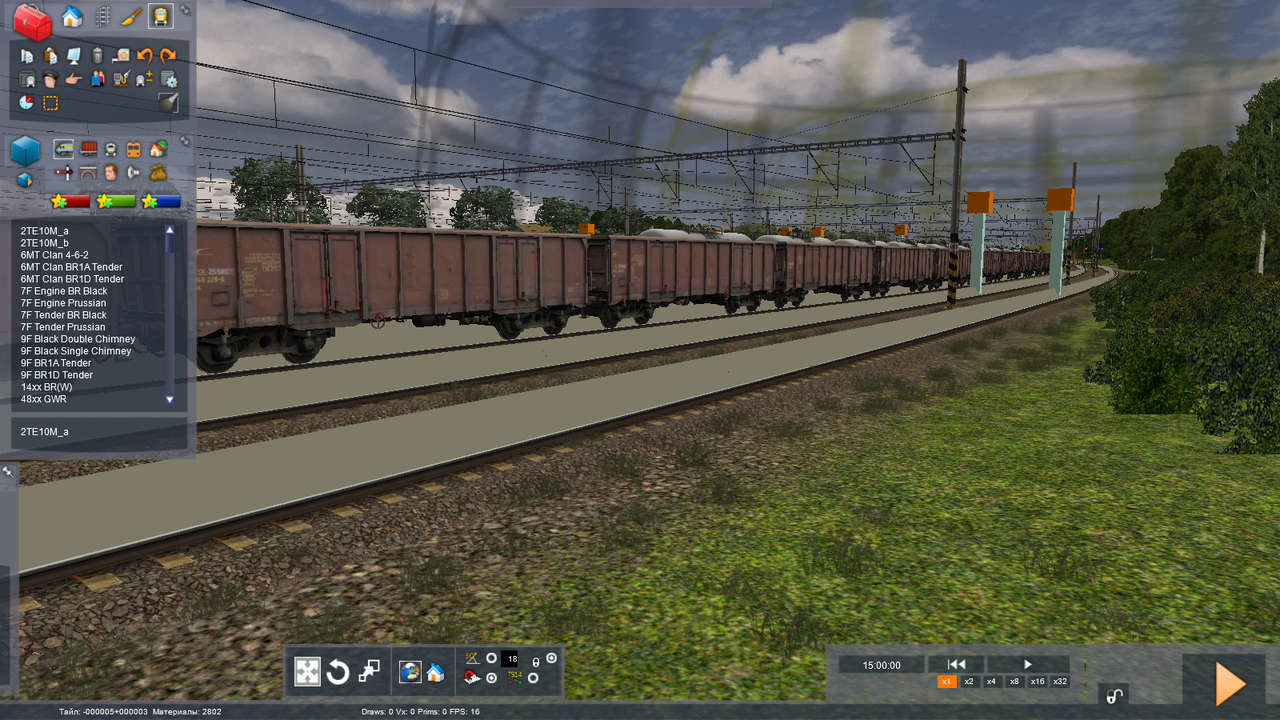This screenshot has height=720, width=1280.
Task: Choose the red wagon rolling stock category
Action: tap(88, 149)
